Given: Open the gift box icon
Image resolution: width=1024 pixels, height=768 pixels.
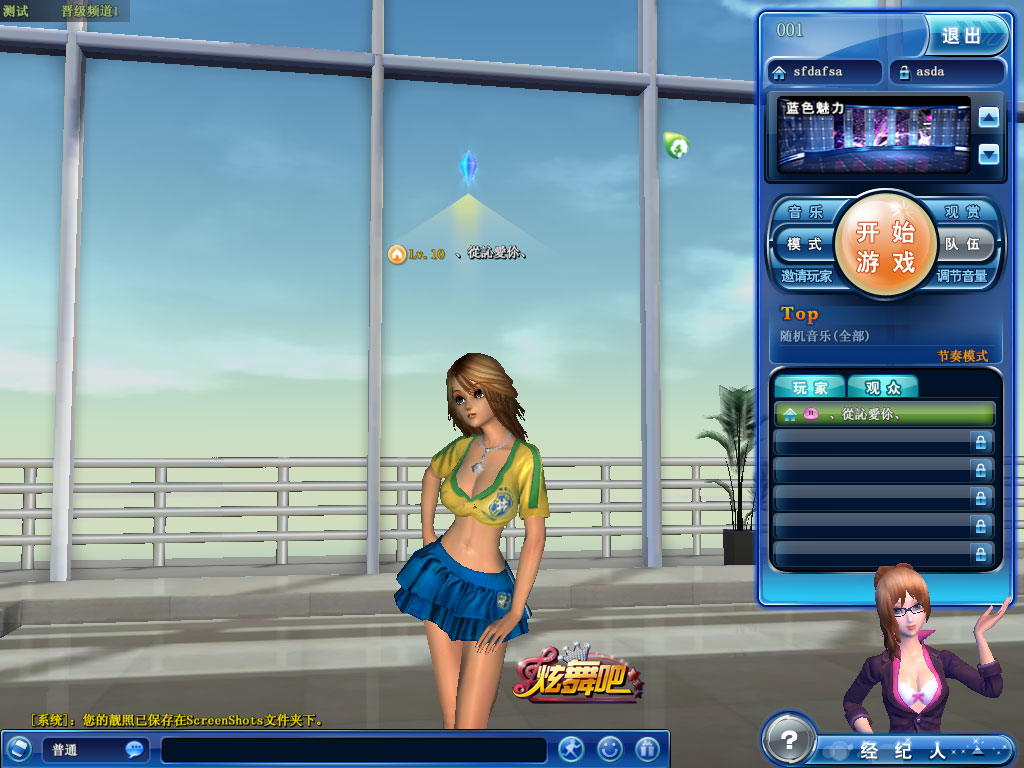Looking at the screenshot, I should click(648, 748).
